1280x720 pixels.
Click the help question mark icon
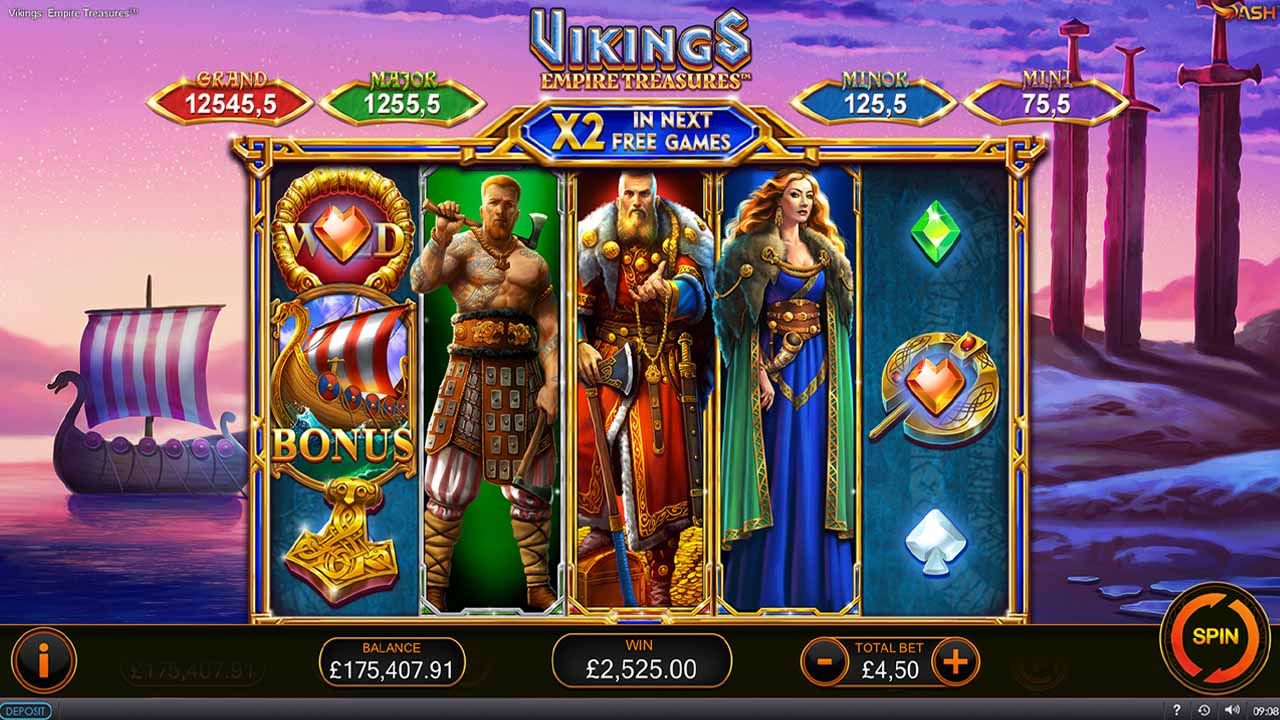1177,710
